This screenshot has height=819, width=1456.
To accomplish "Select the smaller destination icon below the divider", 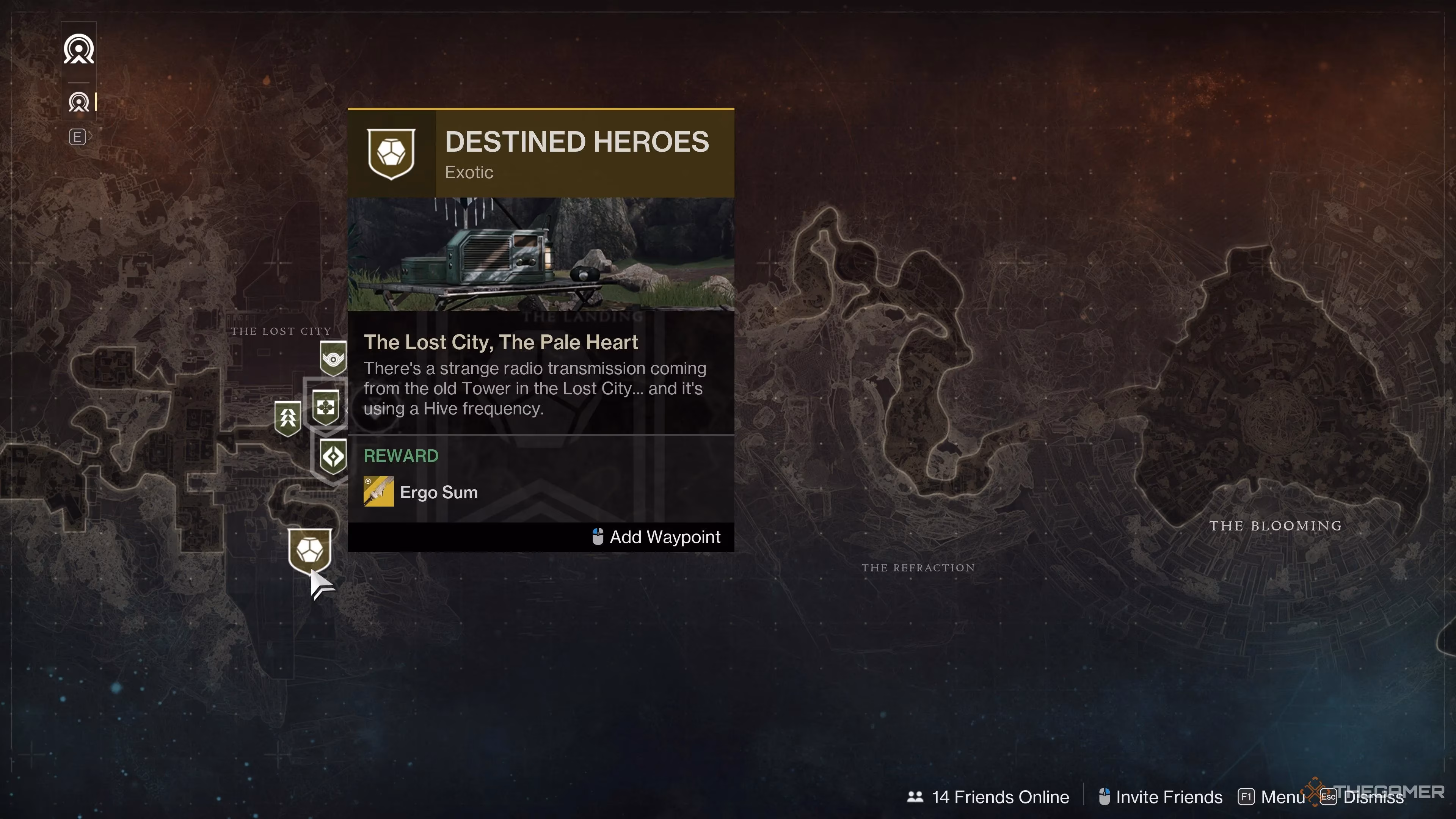I will click(79, 102).
